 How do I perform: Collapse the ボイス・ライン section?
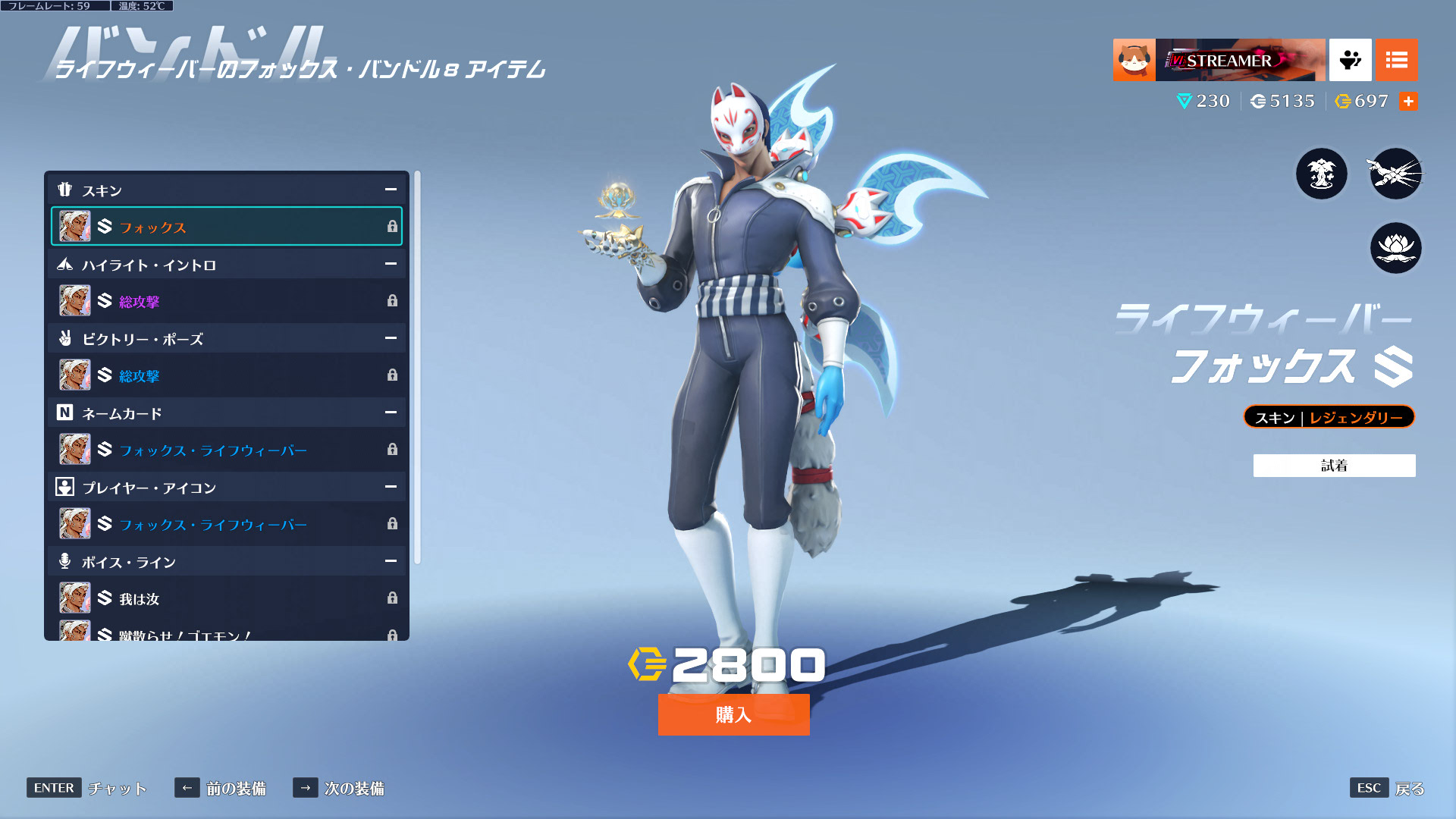[391, 561]
